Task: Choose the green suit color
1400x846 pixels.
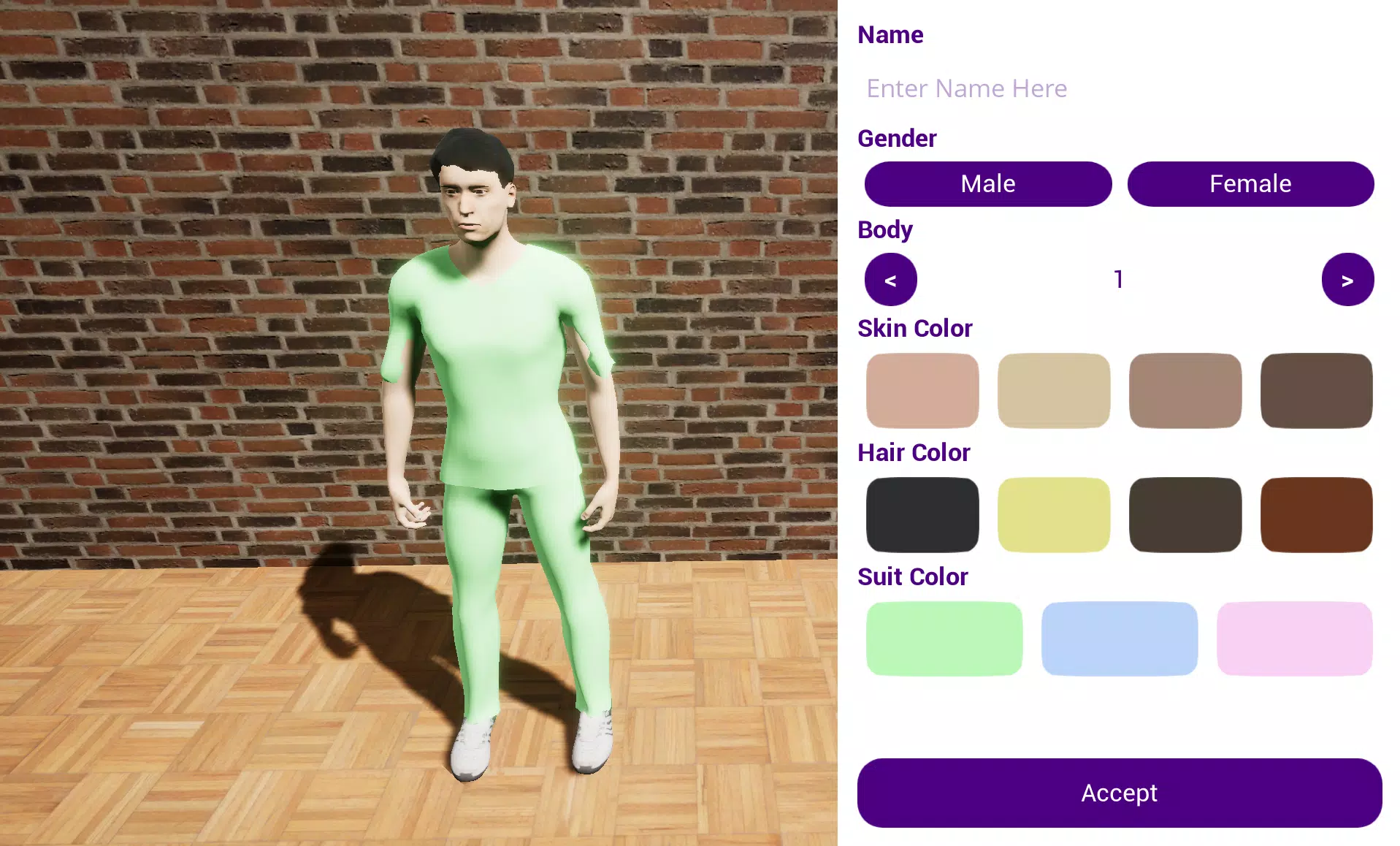Action: [x=944, y=639]
